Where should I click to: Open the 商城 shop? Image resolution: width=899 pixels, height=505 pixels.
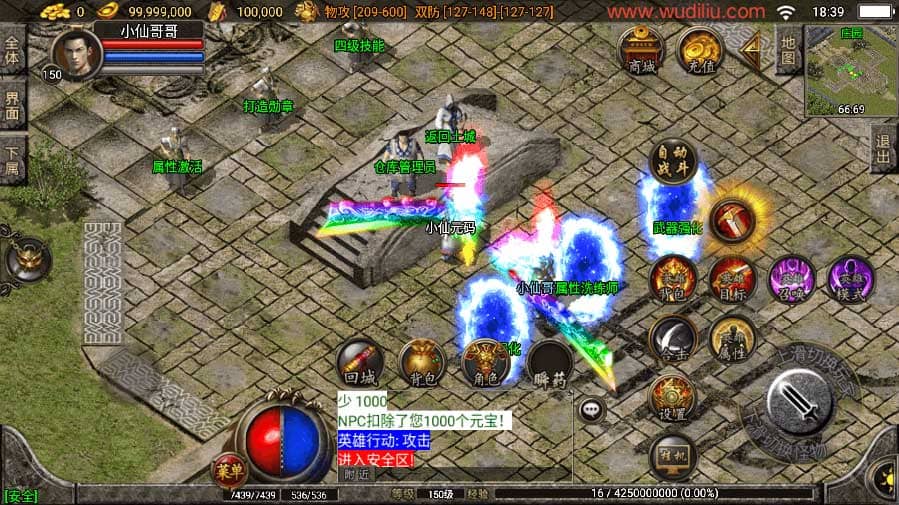(x=641, y=50)
